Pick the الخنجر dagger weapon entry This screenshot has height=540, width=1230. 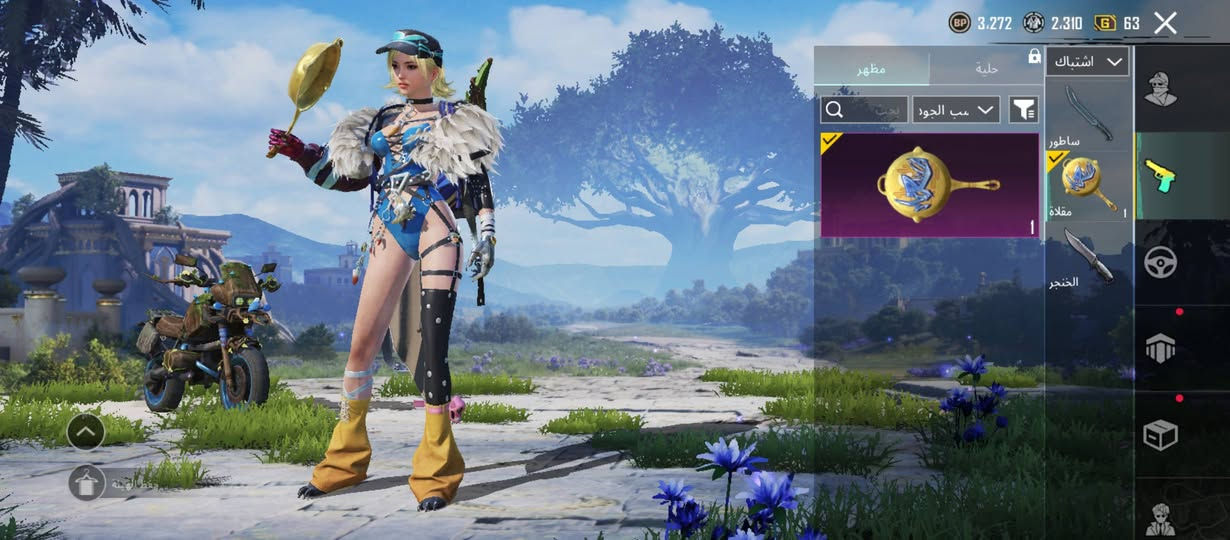pyautogui.click(x=1087, y=258)
